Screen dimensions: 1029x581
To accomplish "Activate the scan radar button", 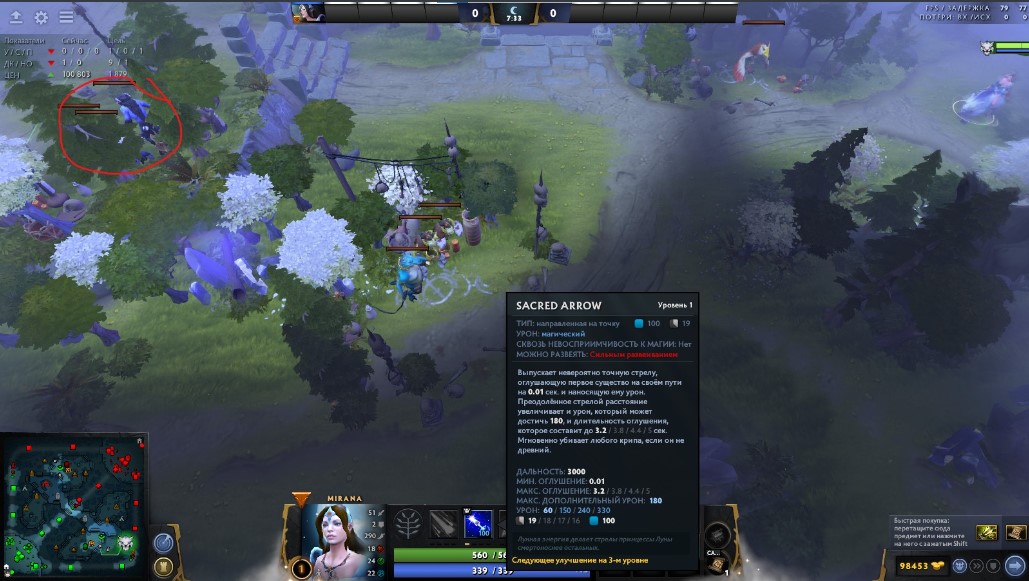I will tap(164, 541).
